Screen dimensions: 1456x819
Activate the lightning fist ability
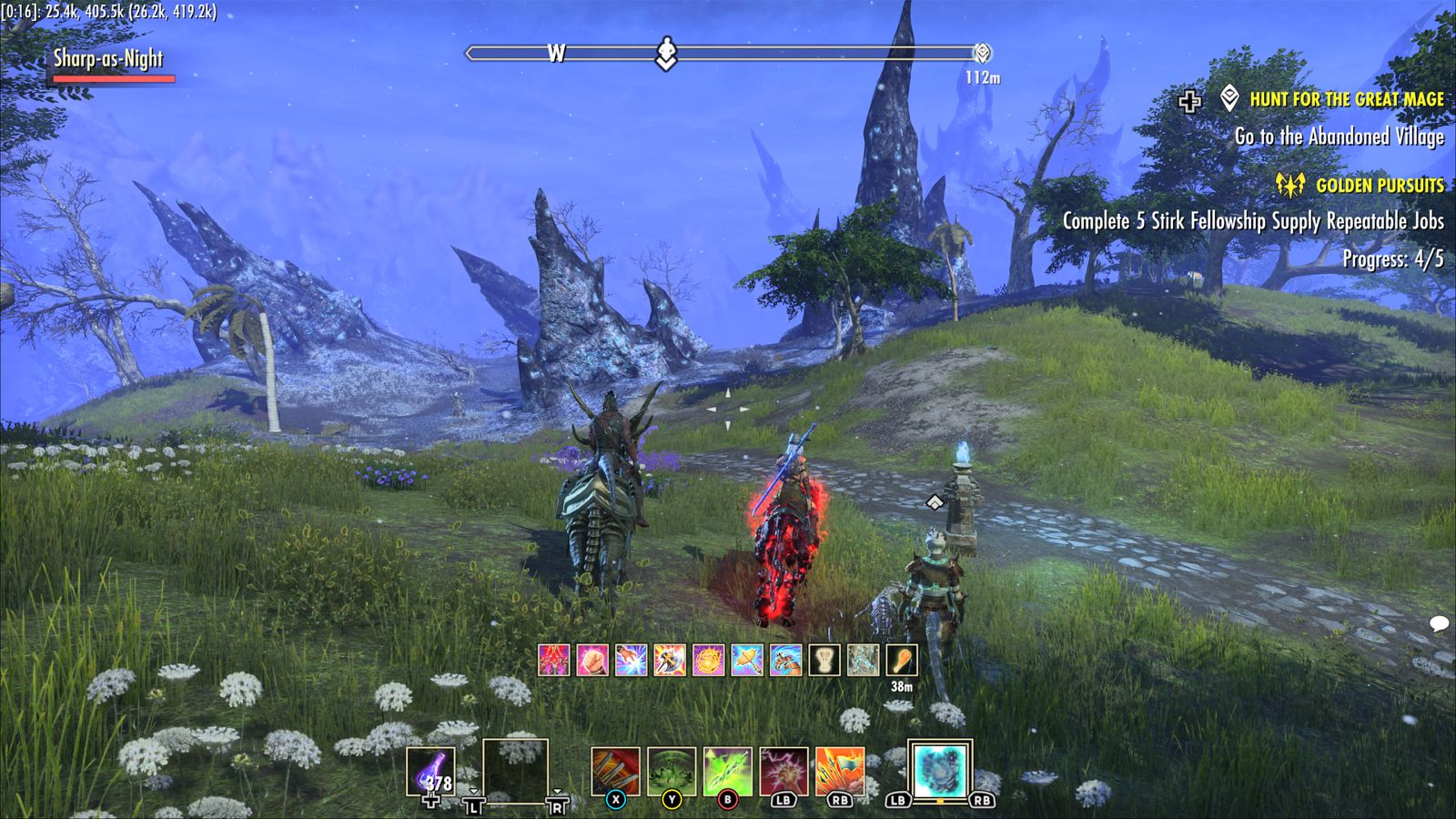pos(784,772)
